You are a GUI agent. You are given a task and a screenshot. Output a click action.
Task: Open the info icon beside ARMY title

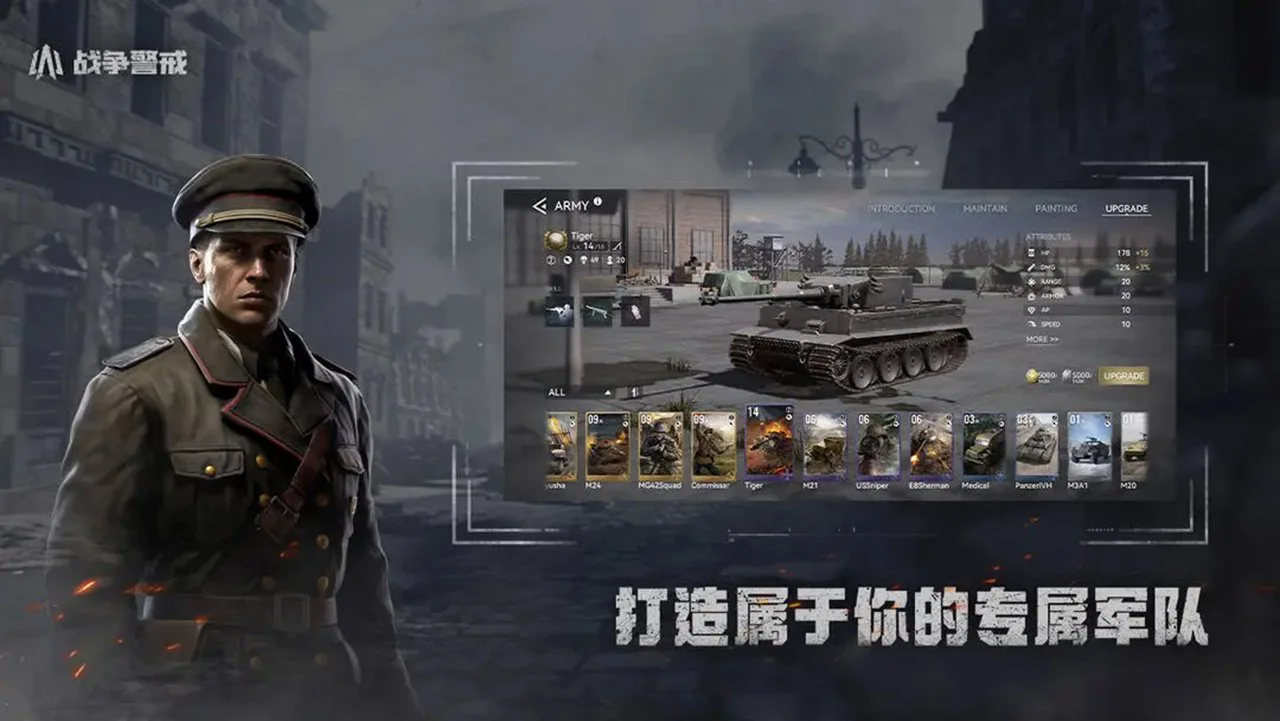pyautogui.click(x=597, y=201)
